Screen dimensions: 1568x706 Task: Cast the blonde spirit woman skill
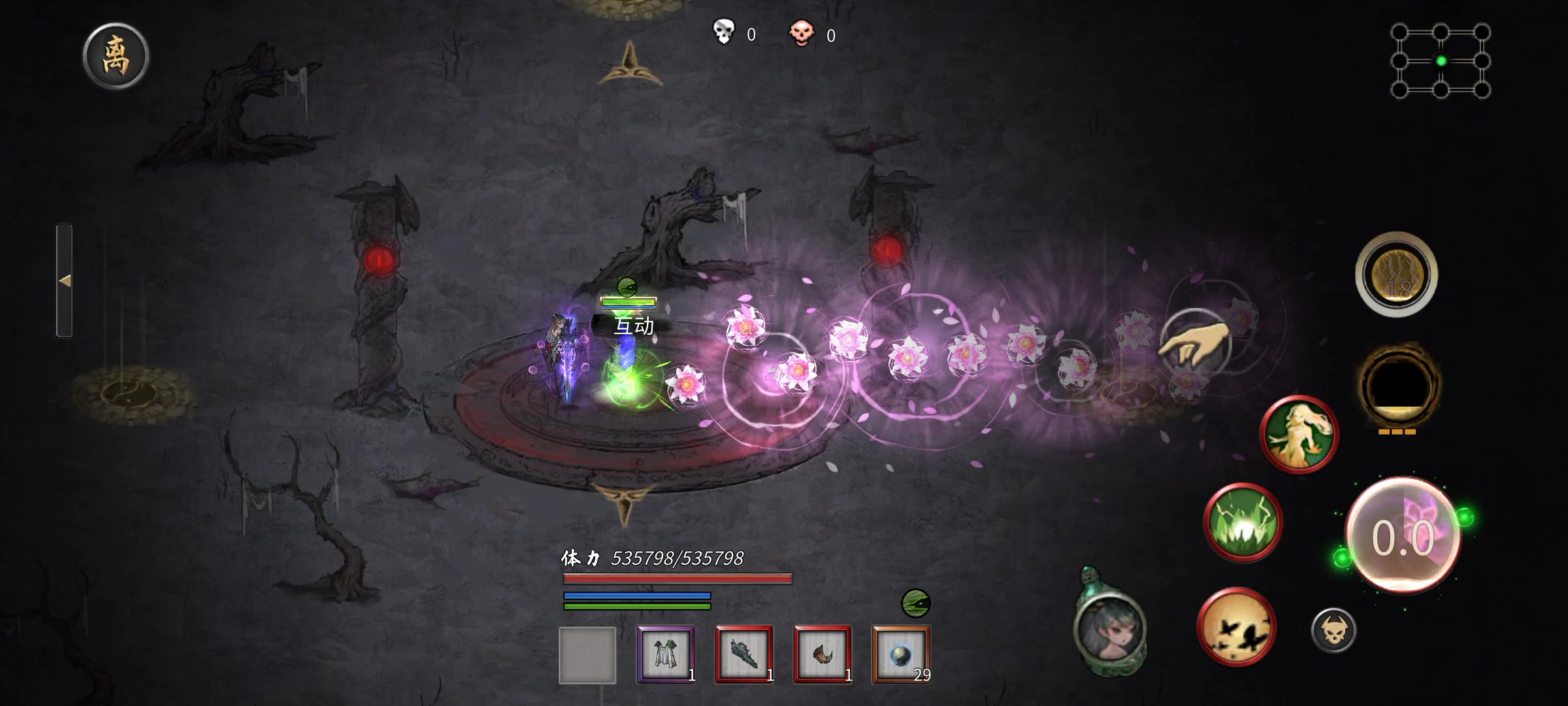point(1299,434)
